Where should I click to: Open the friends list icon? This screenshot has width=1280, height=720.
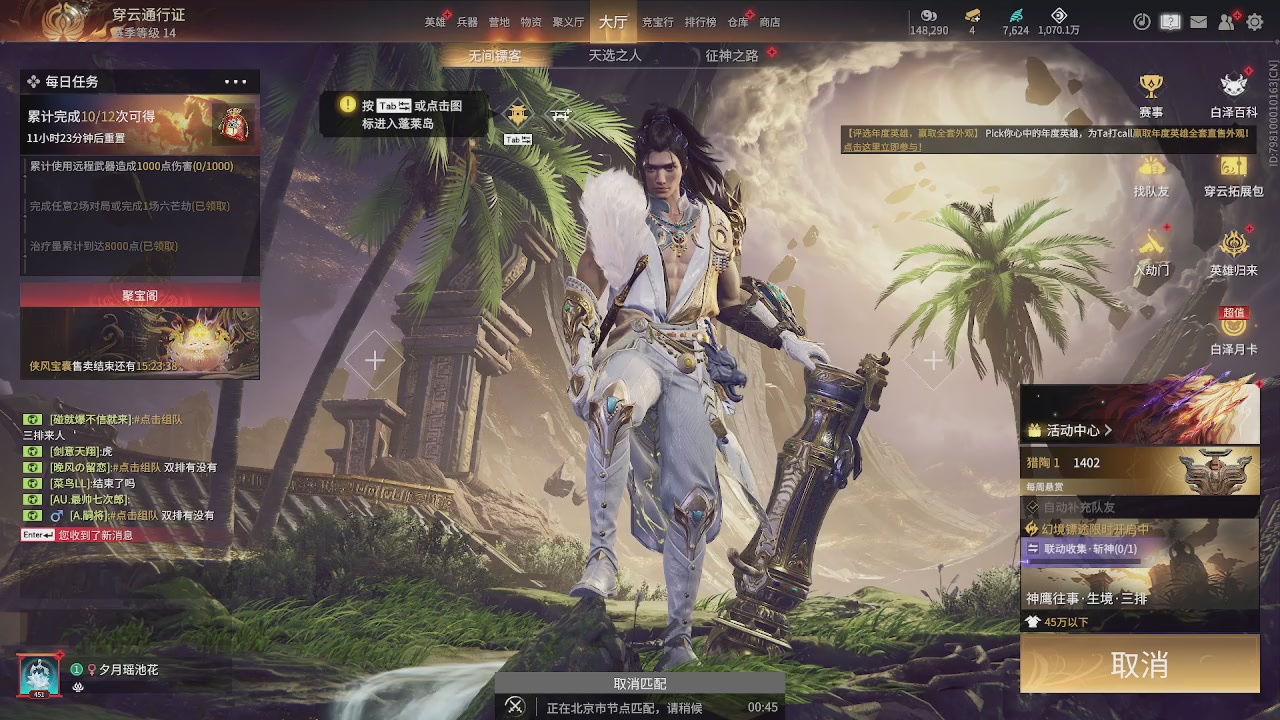(x=1226, y=22)
